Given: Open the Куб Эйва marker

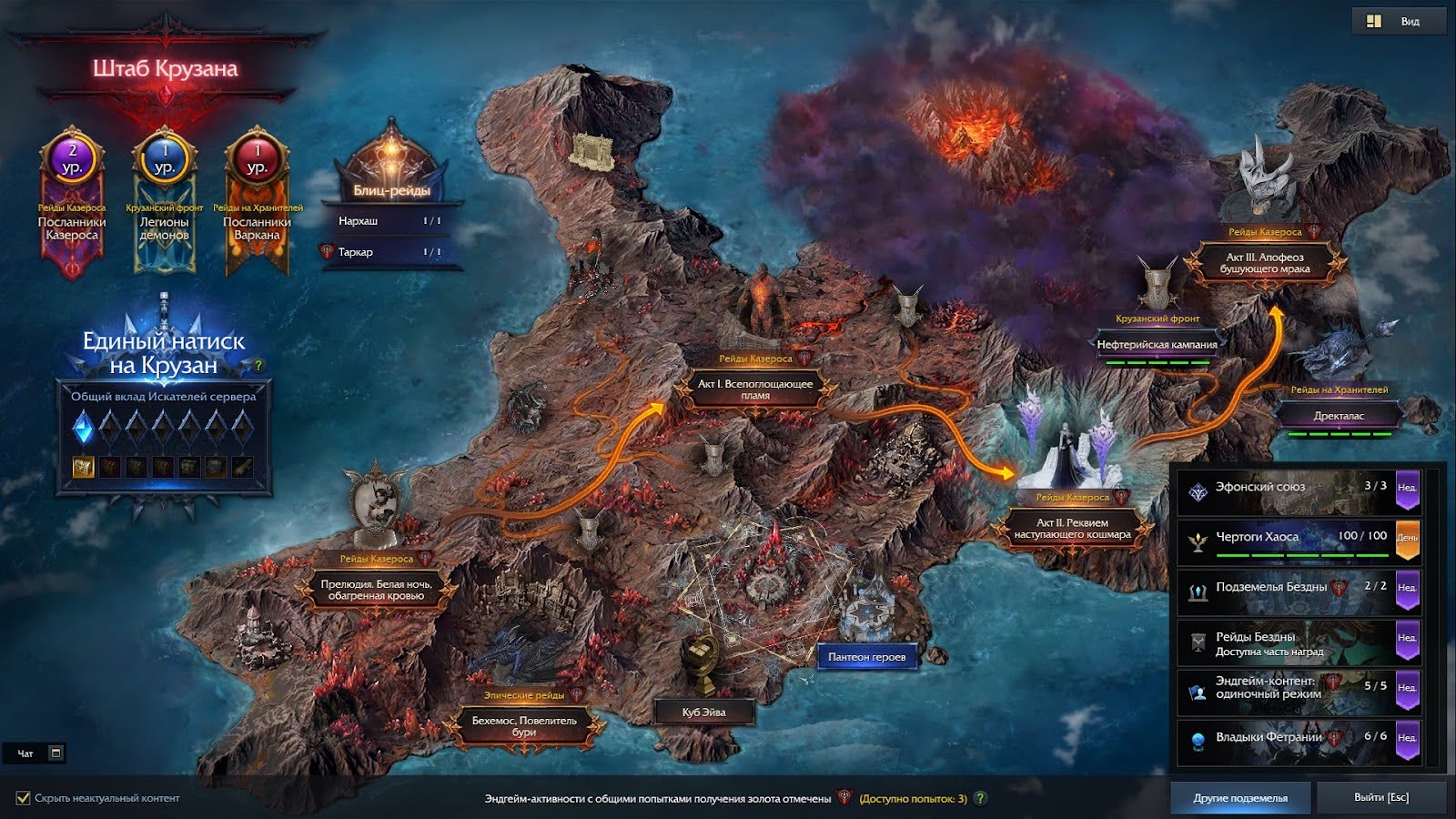Looking at the screenshot, I should click(704, 712).
